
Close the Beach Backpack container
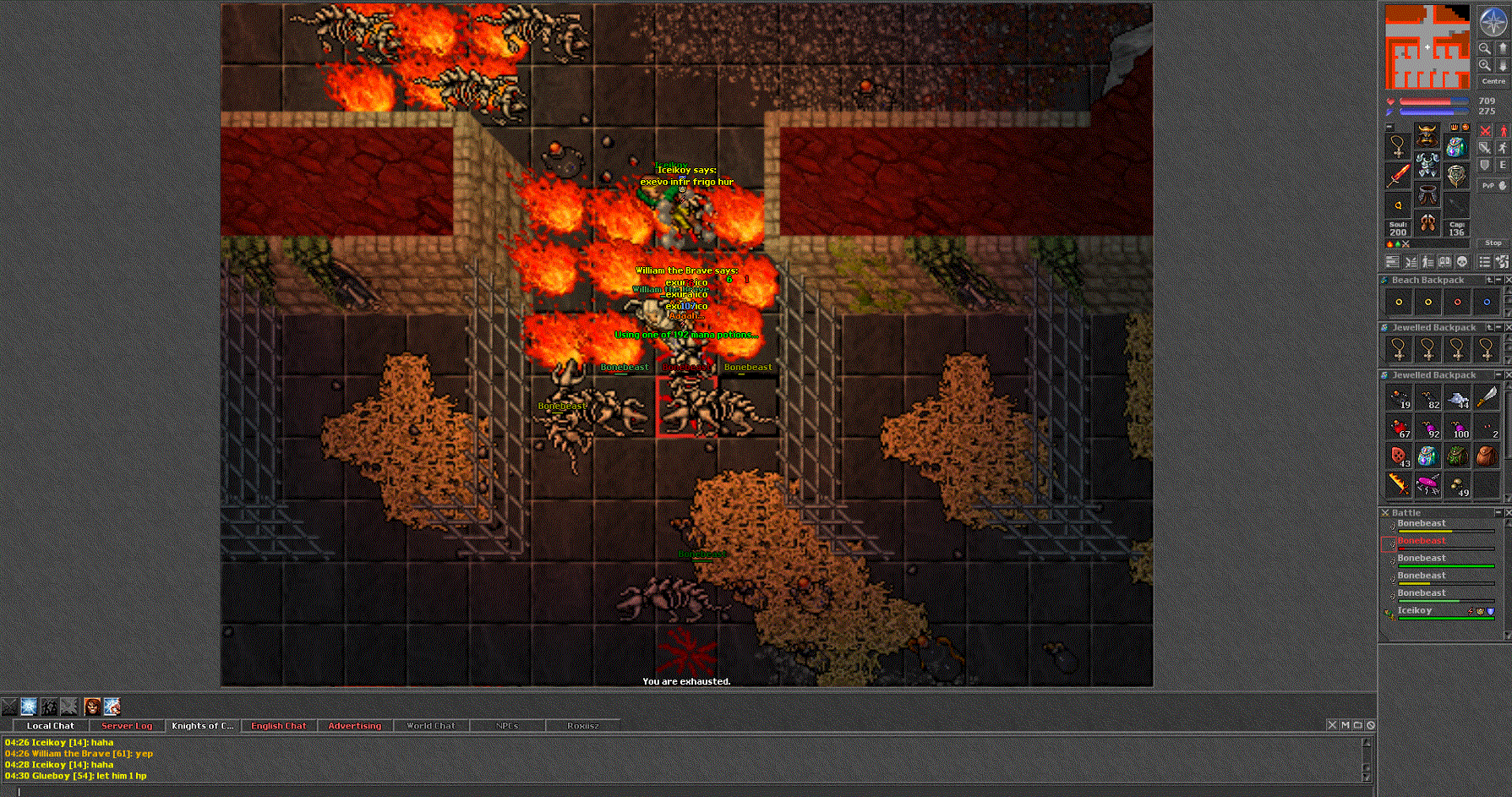[x=1508, y=280]
